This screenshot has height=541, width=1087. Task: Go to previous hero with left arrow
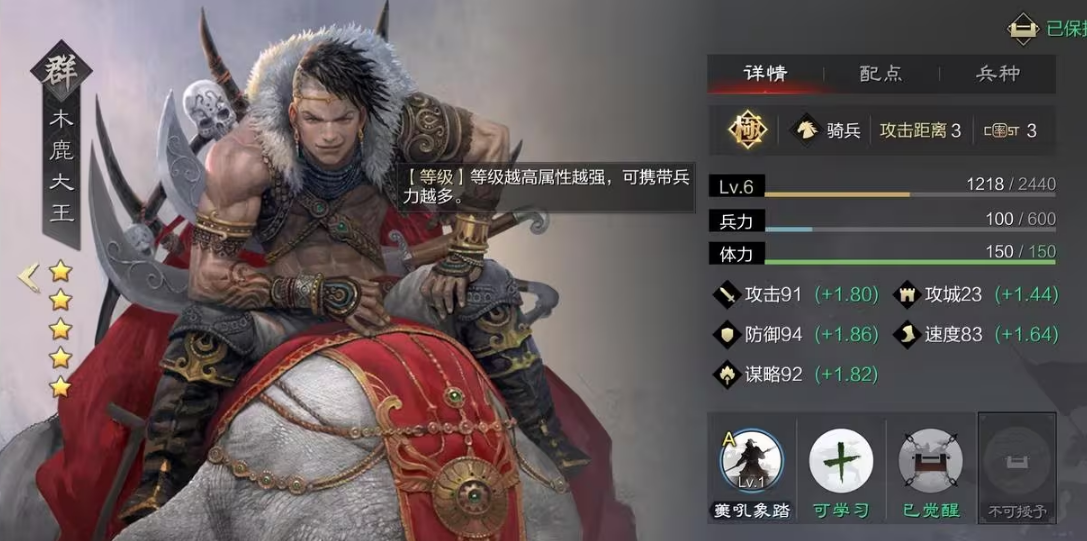28,275
